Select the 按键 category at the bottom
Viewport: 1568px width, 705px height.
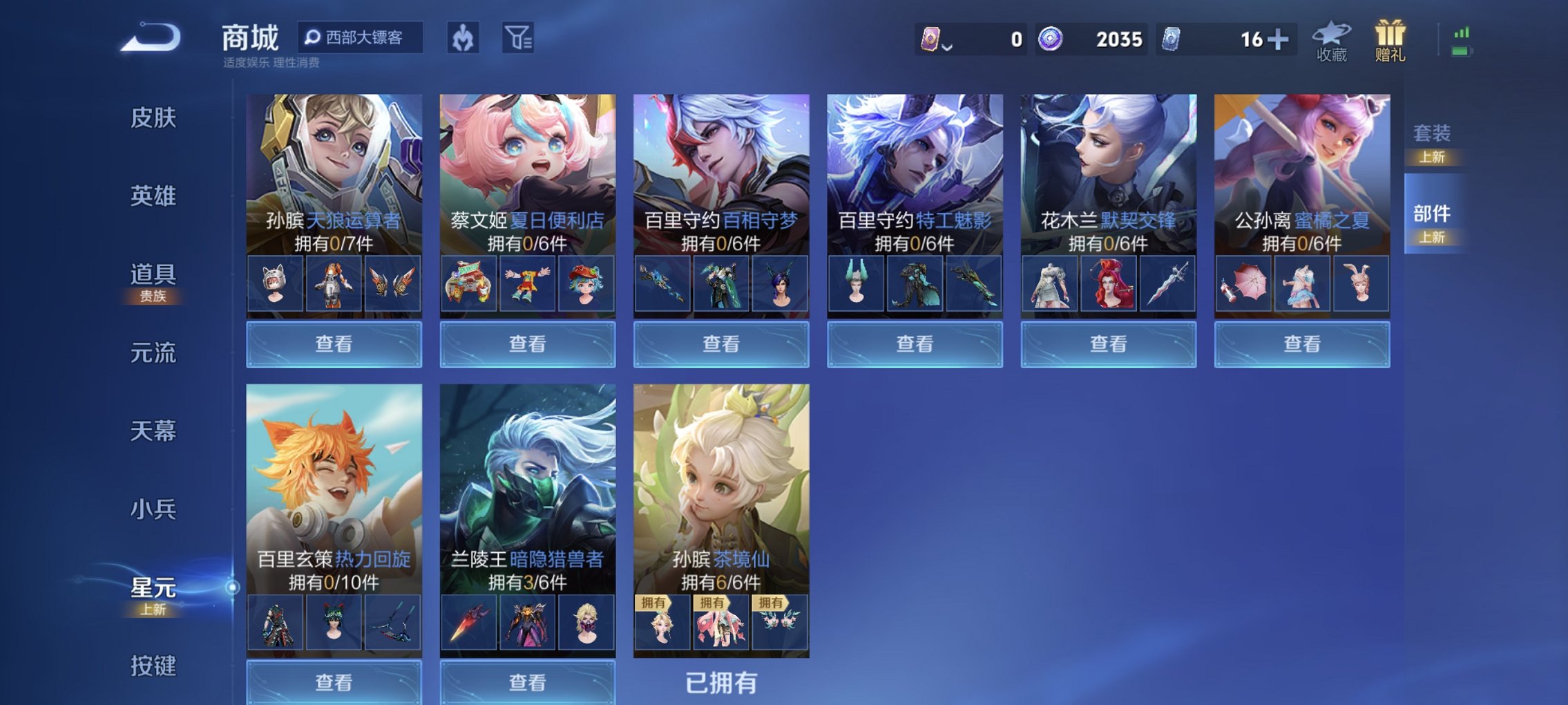pos(153,664)
